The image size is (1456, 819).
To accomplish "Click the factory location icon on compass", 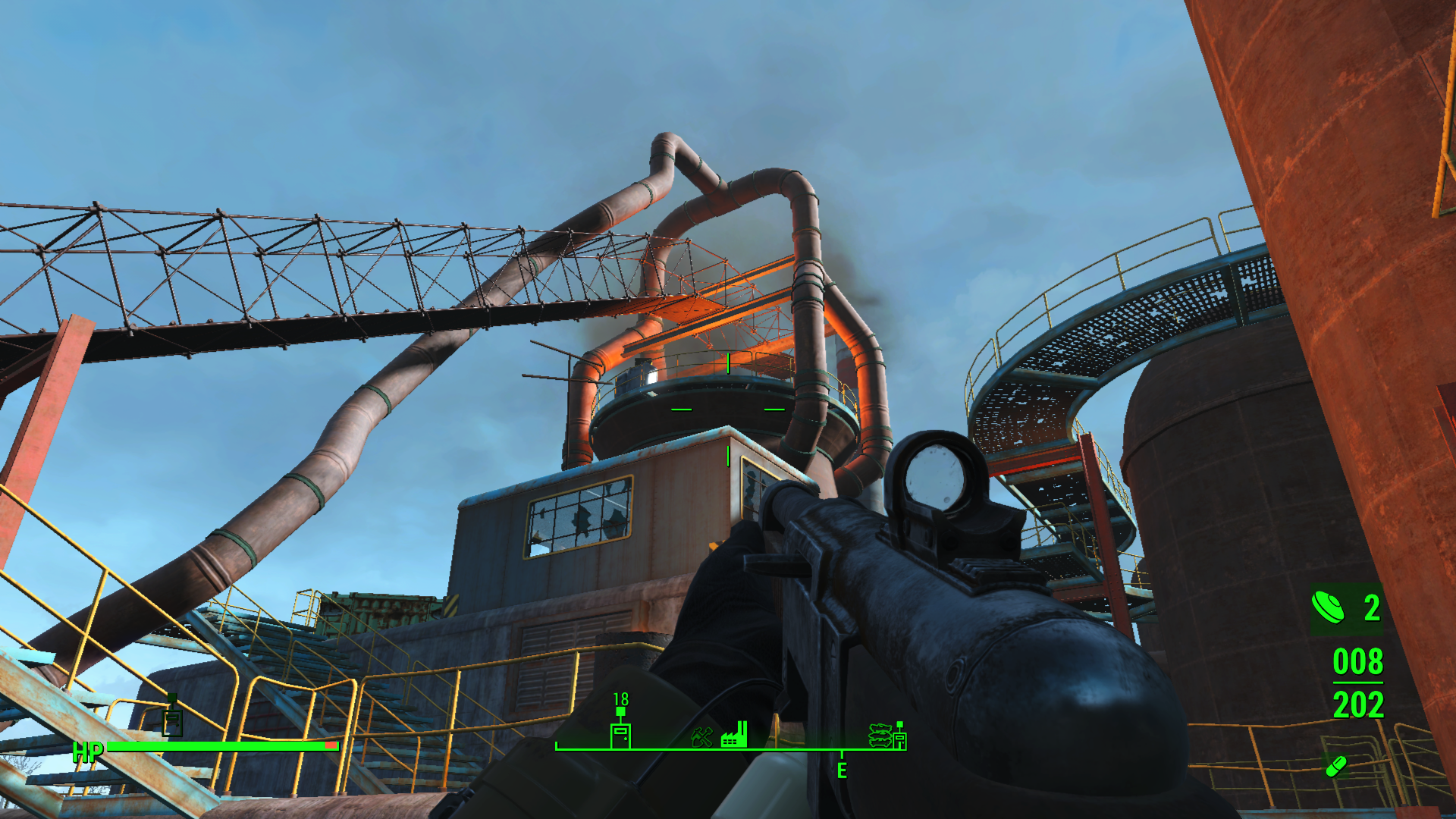I will click(x=734, y=735).
